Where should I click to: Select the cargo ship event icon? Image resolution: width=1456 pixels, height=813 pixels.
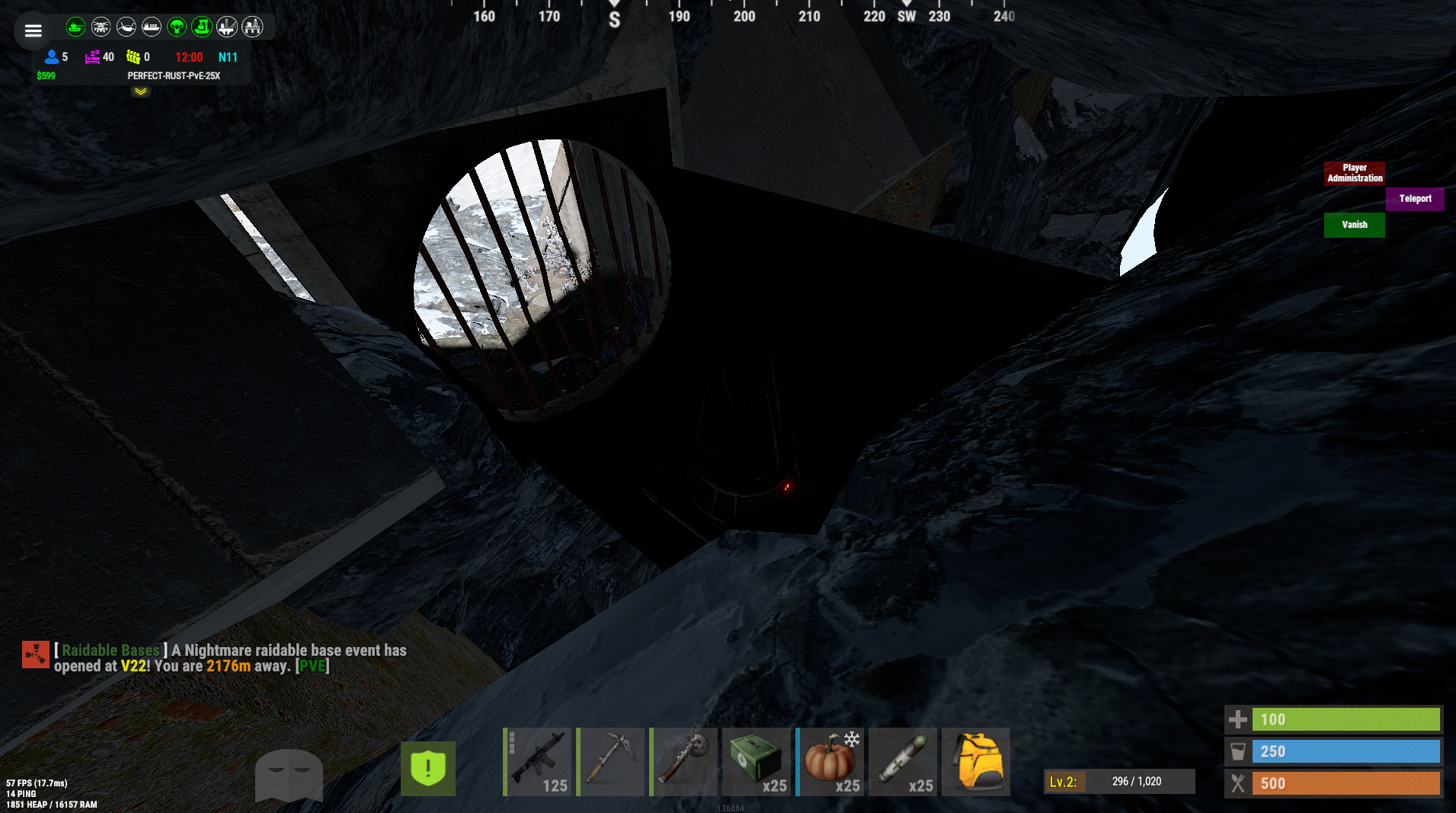[152, 27]
